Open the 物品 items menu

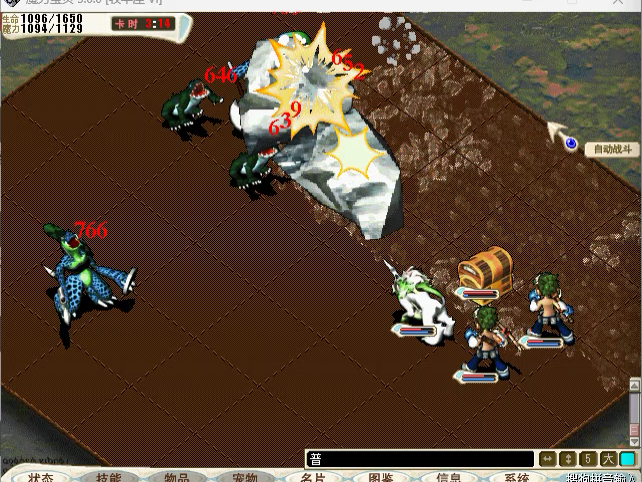pyautogui.click(x=177, y=476)
